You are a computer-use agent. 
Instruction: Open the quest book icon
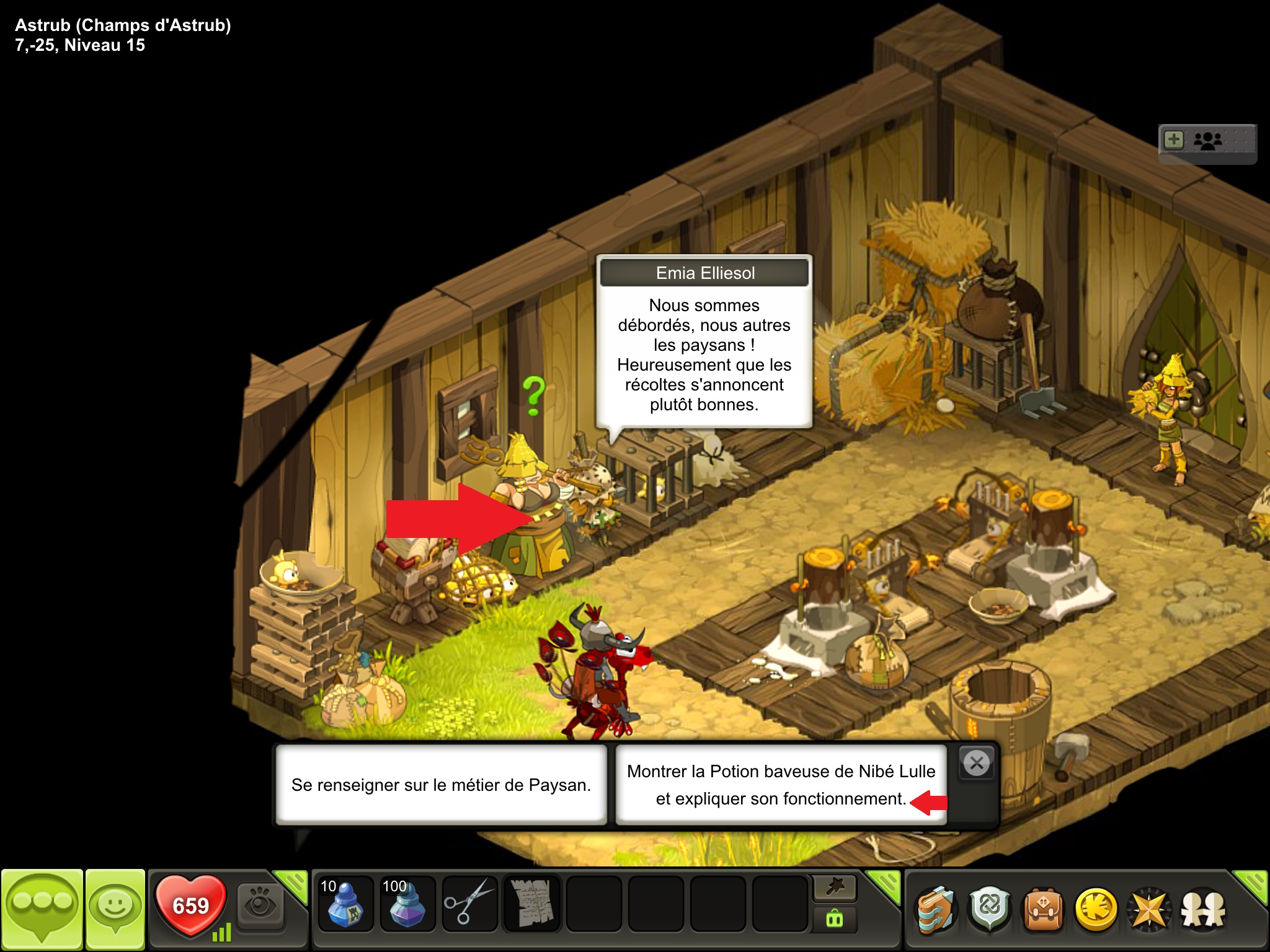[935, 910]
